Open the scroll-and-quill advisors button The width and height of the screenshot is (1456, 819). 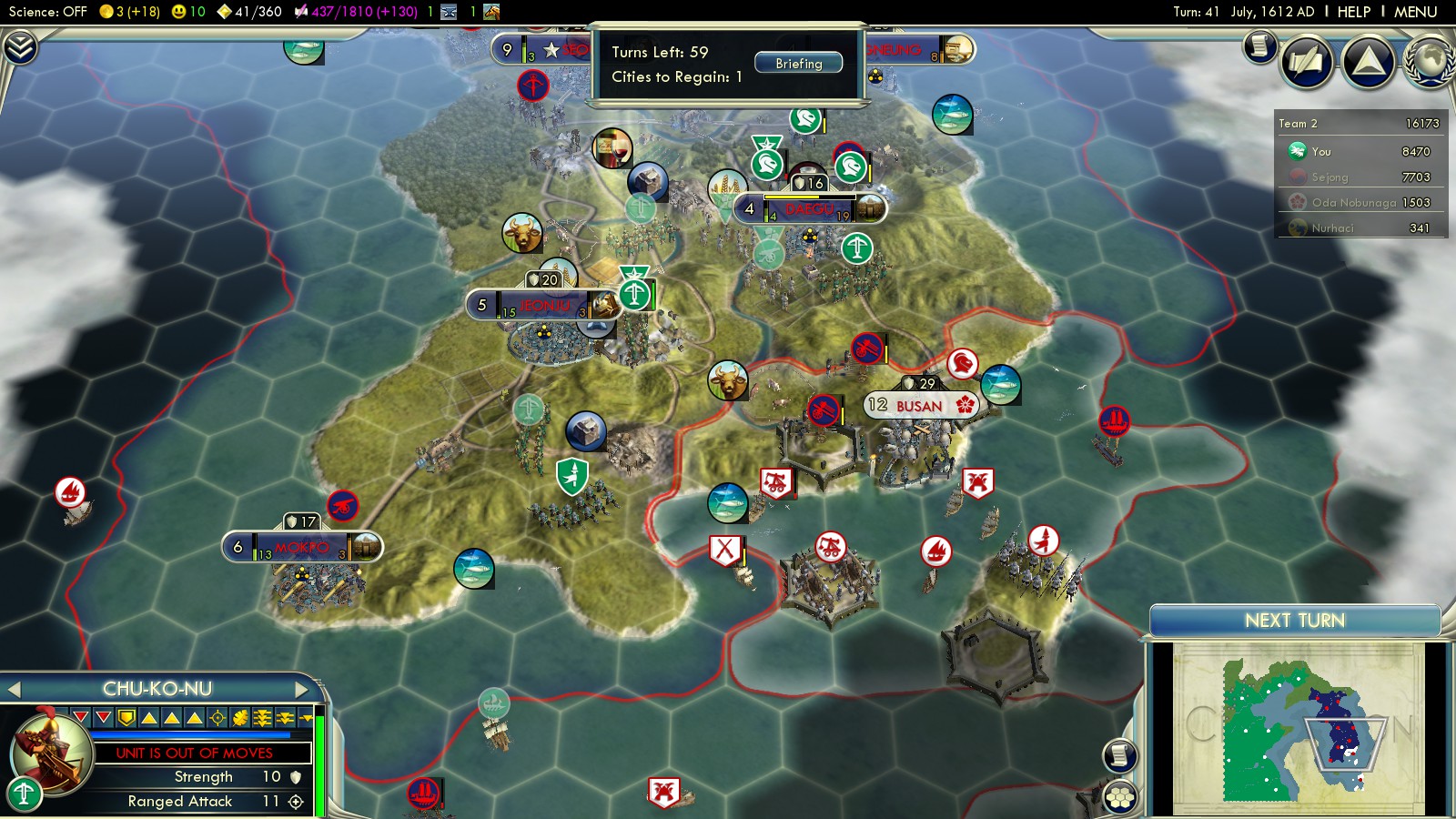point(1307,62)
